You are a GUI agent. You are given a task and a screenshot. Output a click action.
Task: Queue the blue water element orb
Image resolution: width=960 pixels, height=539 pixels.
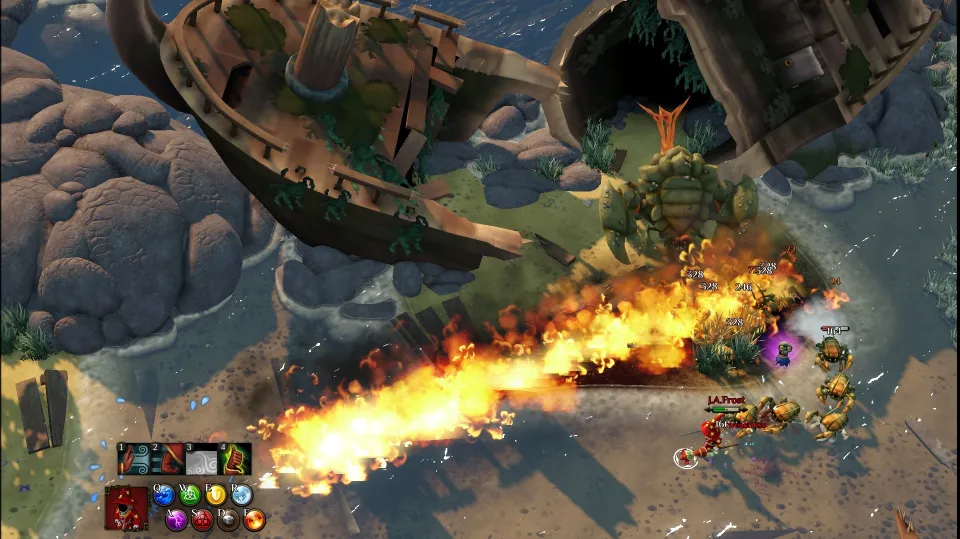164,494
